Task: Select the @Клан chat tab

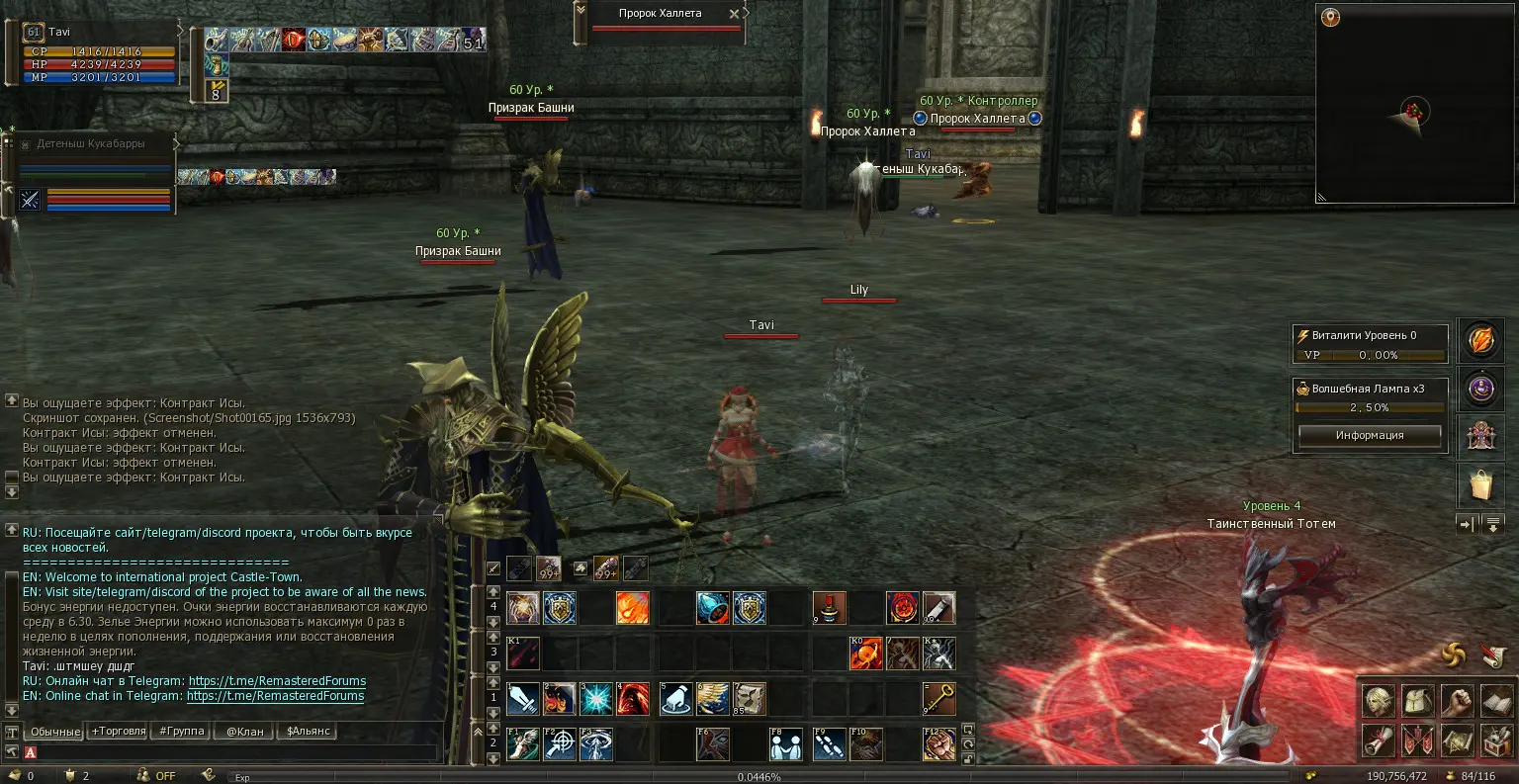Action: click(x=244, y=732)
